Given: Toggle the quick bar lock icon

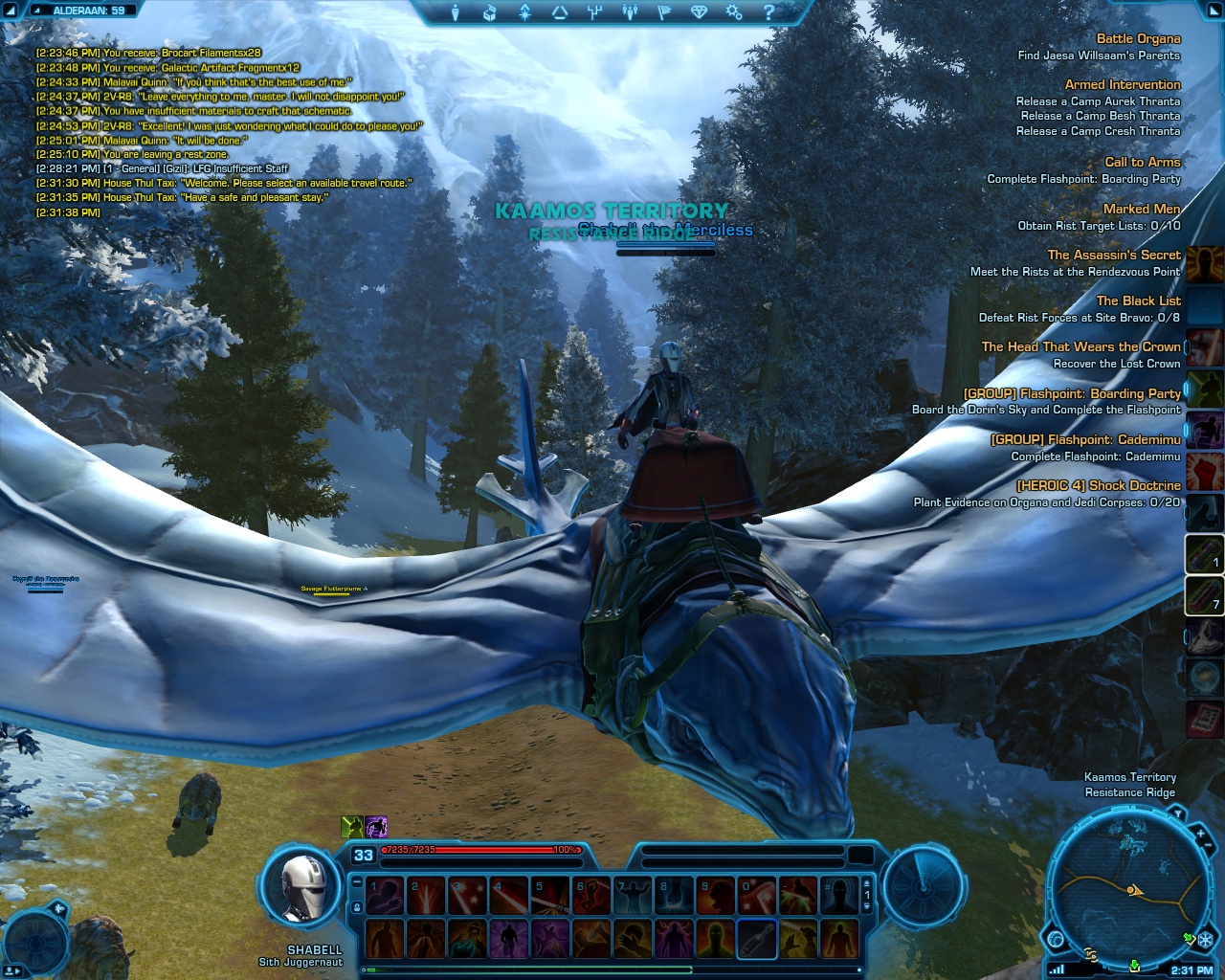Looking at the screenshot, I should click(x=356, y=907).
